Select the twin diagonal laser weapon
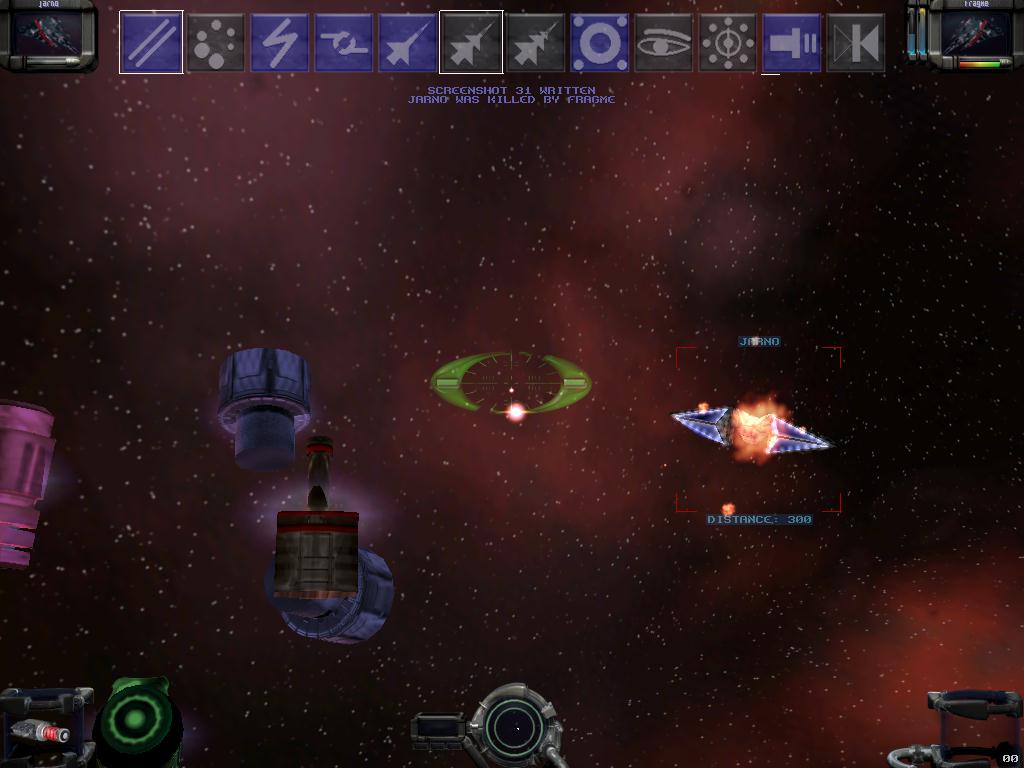This screenshot has height=768, width=1024. point(151,42)
